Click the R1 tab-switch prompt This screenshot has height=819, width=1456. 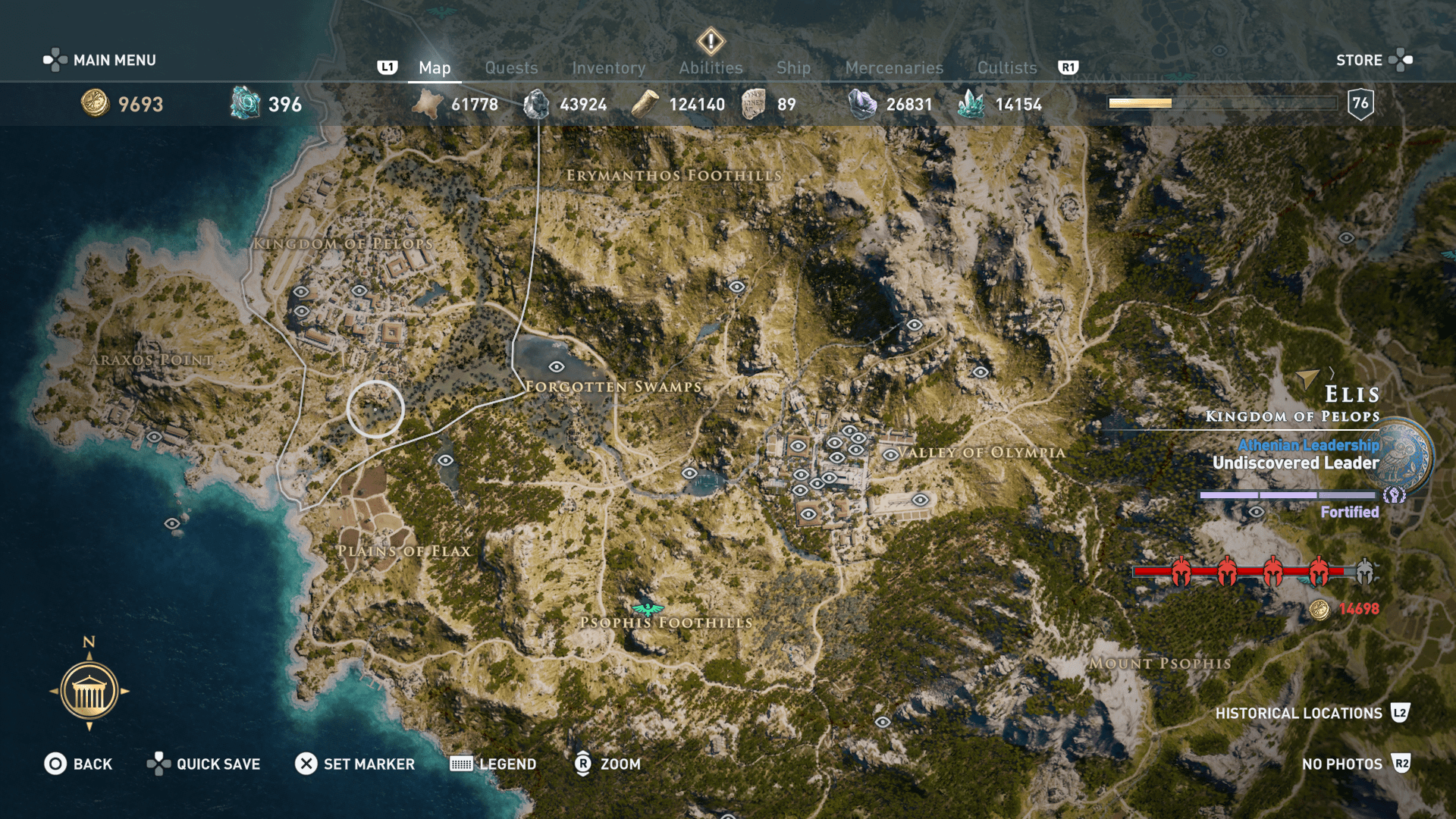pyautogui.click(x=1069, y=67)
